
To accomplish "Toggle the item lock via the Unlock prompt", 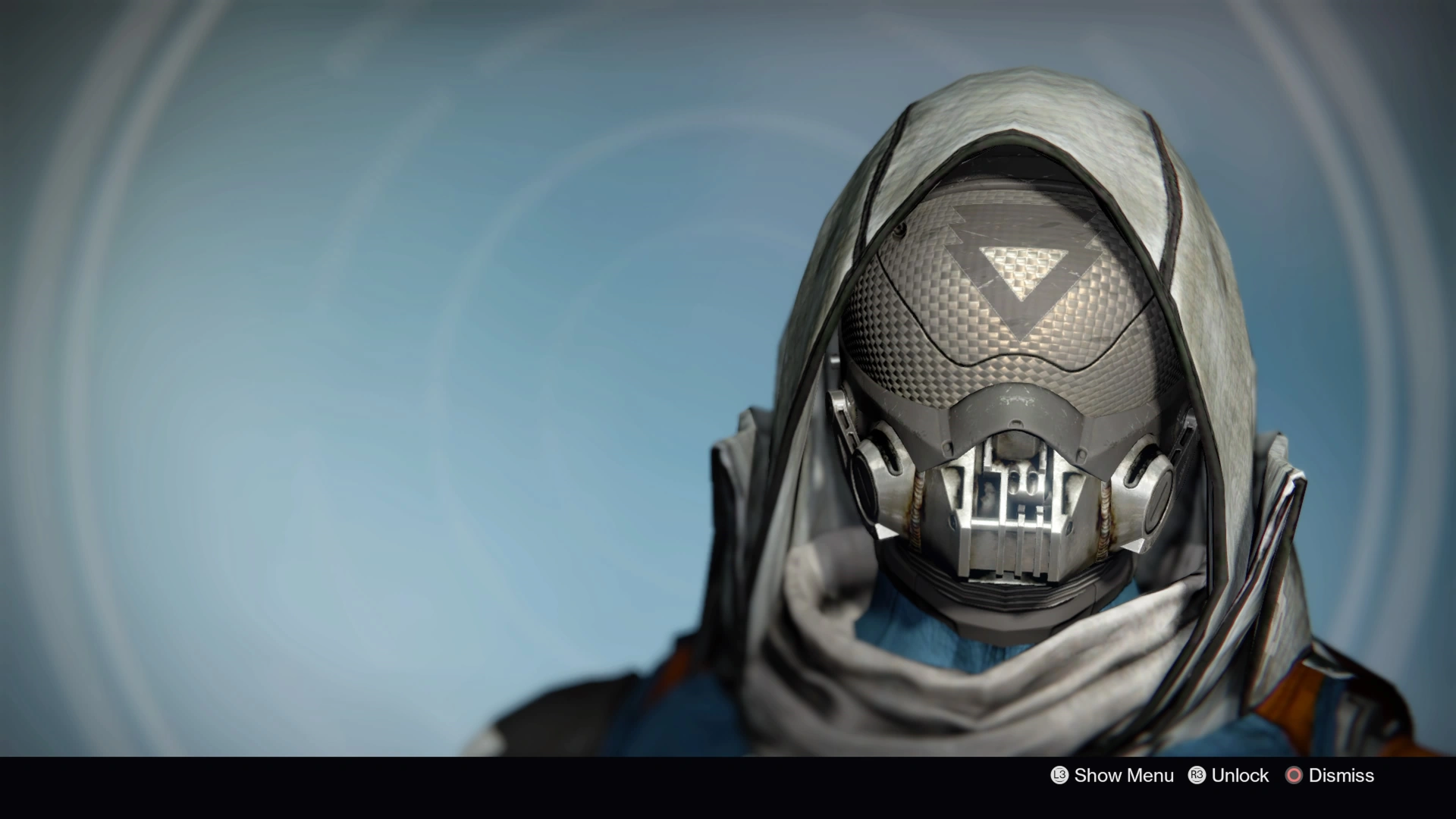I will point(1242,776).
